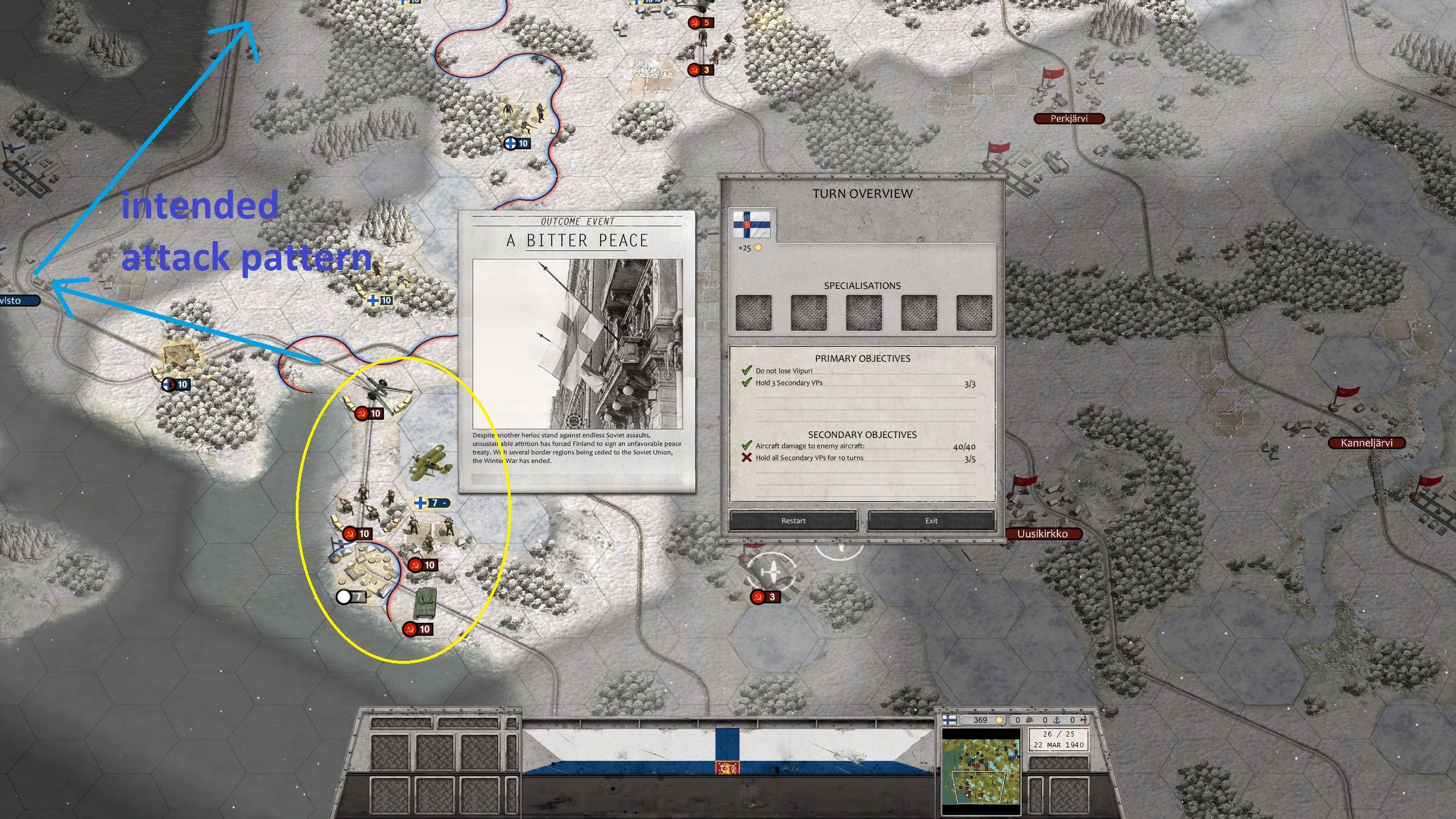Select the Finnish biplane fighter on the map

(x=431, y=462)
